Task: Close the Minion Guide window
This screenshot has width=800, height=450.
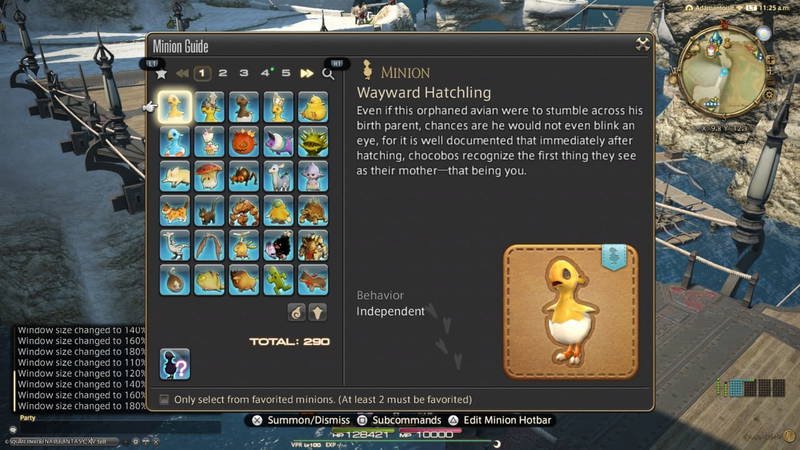Action: 642,45
